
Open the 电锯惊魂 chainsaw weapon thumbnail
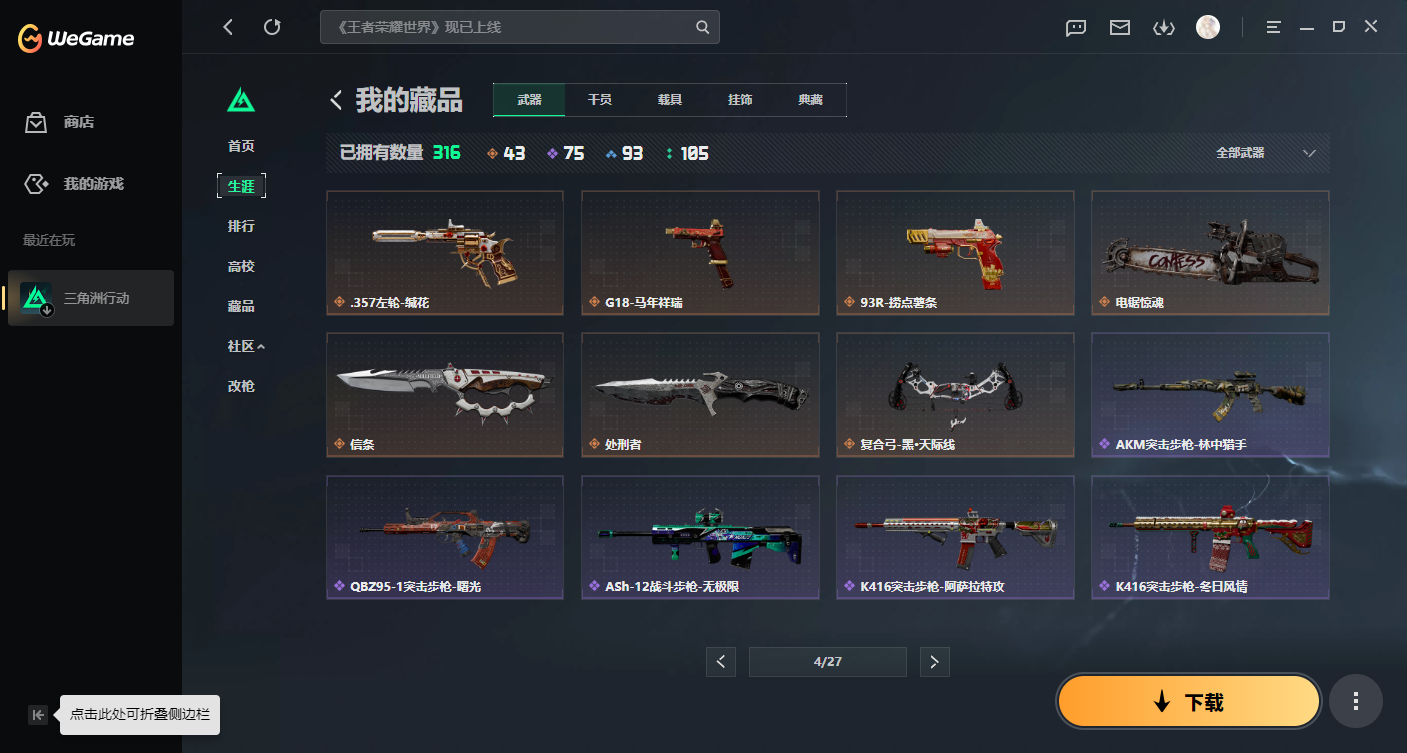click(x=1209, y=252)
